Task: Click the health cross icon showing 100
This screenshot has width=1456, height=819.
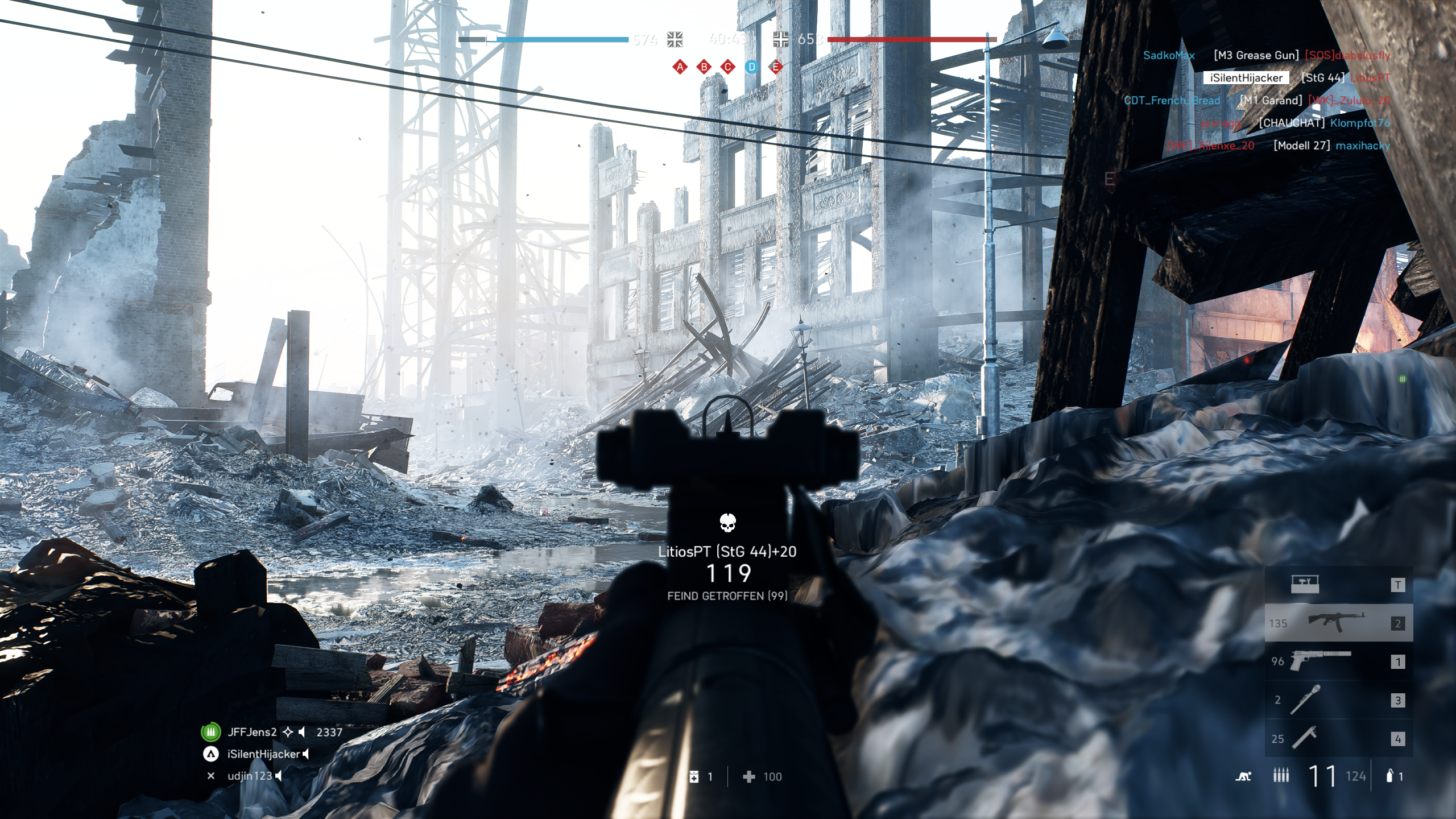Action: pos(750,776)
